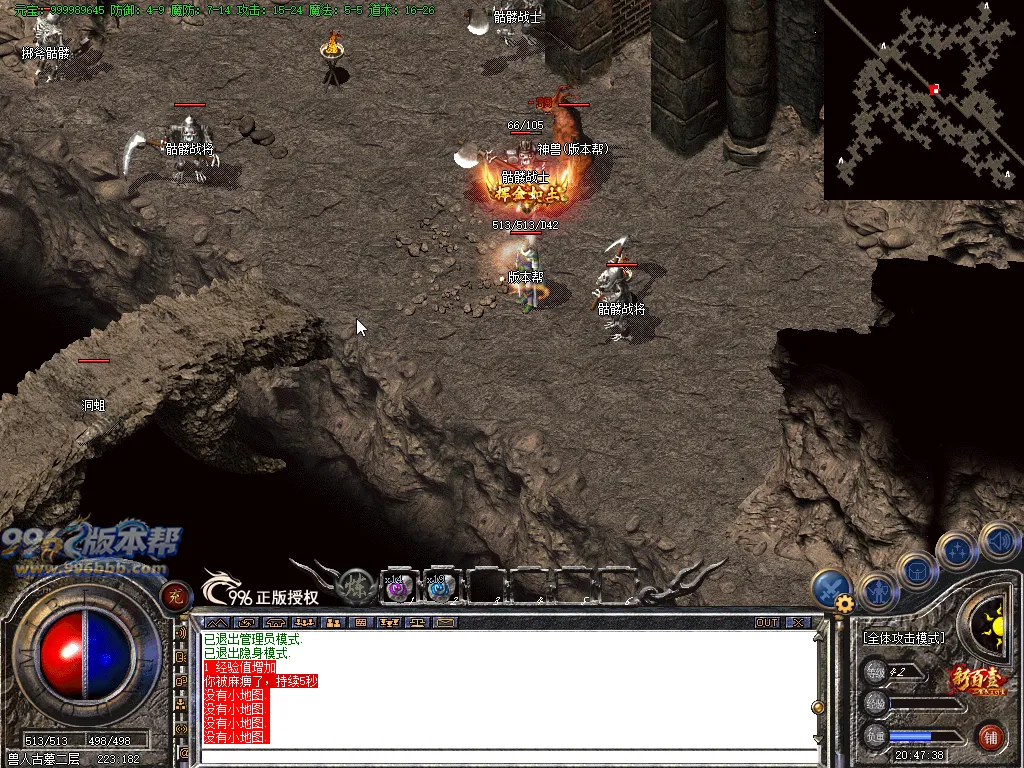Open the skills panel with the sparkles icon
Image resolution: width=1024 pixels, height=768 pixels.
pos(957,549)
